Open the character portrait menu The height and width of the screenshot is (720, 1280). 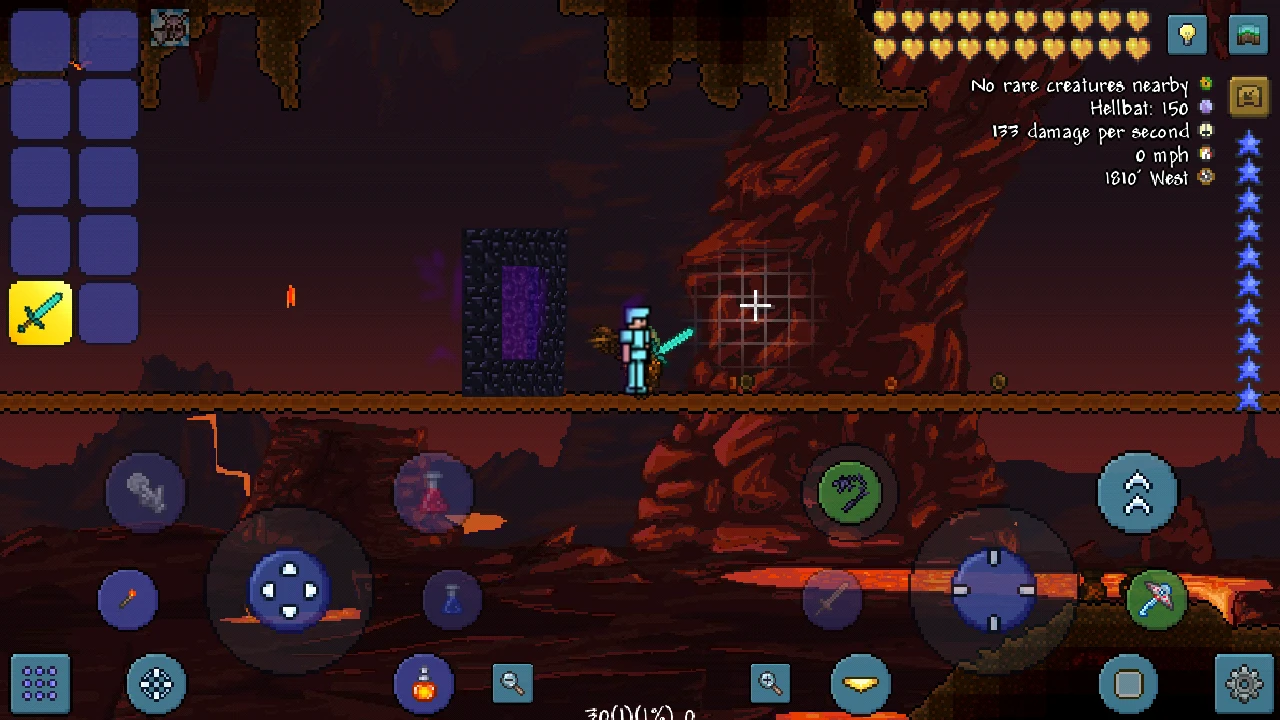coord(170,27)
